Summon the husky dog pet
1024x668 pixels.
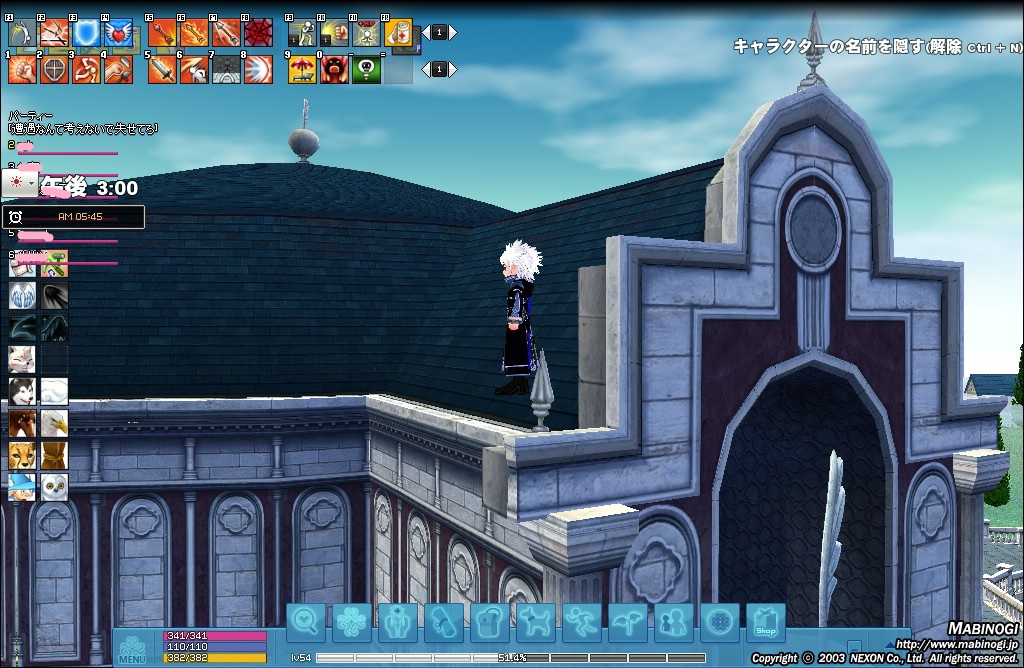click(x=22, y=391)
